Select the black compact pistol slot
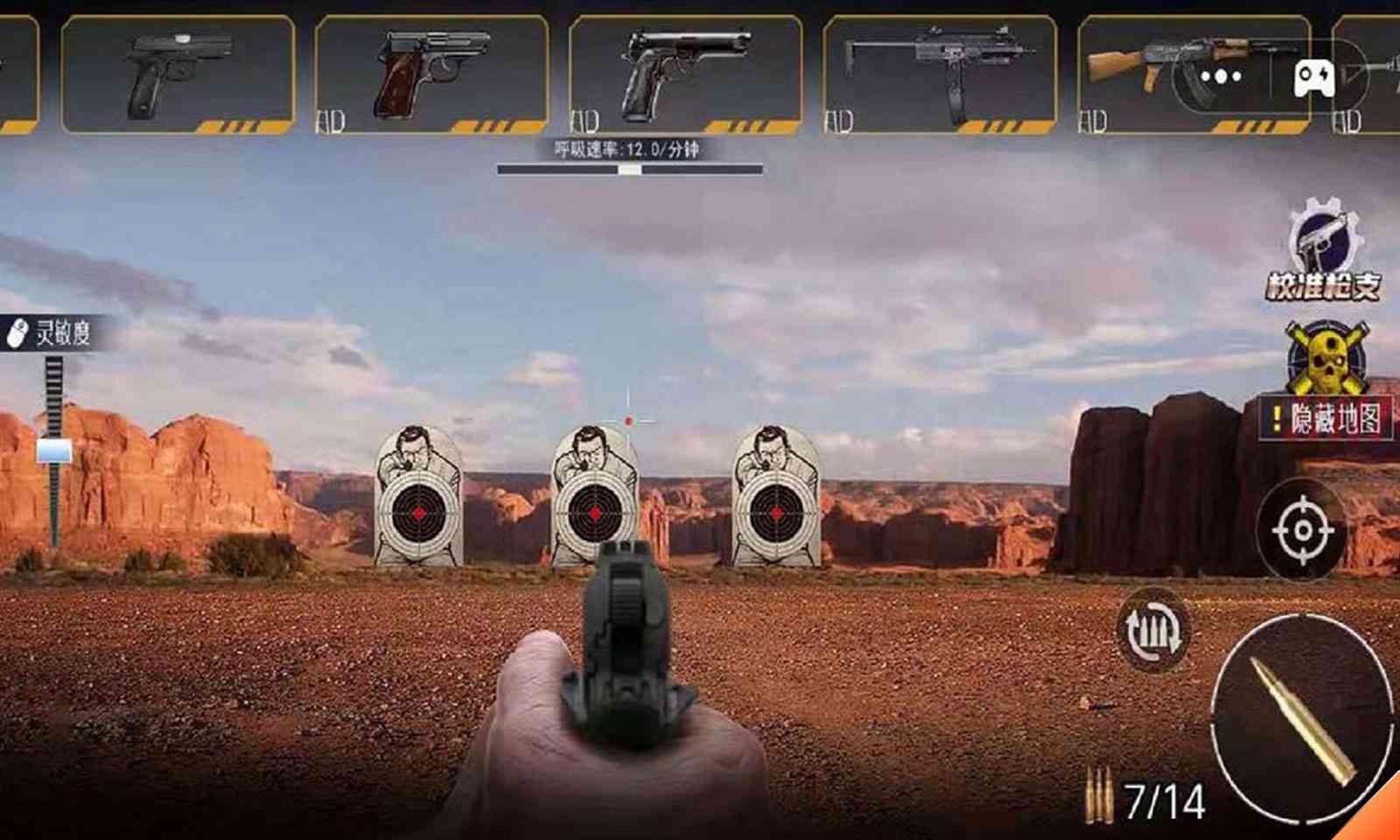Screen dimensions: 1400x840 point(178,74)
